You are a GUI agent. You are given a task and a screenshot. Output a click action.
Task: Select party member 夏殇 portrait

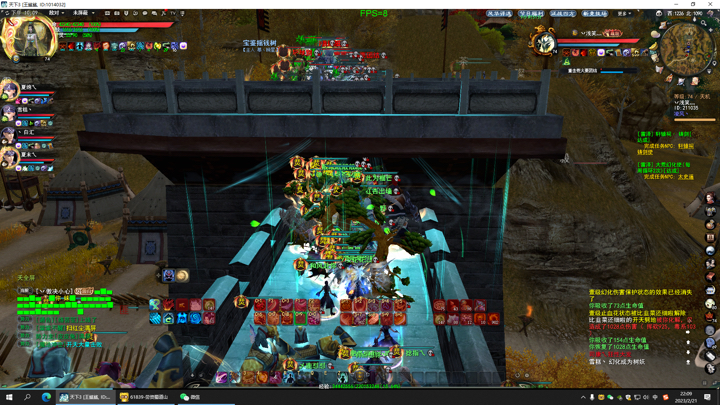(x=10, y=91)
